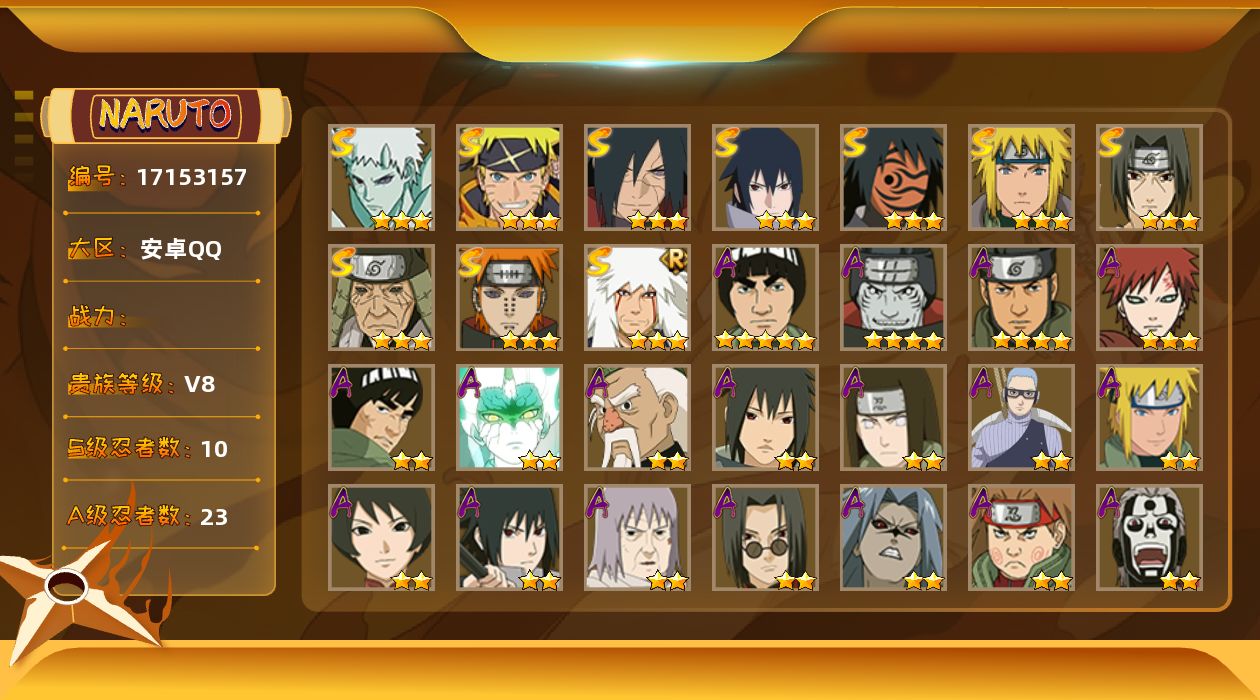Choose the orange-haired Pain portrait
Image resolution: width=1260 pixels, height=700 pixels.
509,297
